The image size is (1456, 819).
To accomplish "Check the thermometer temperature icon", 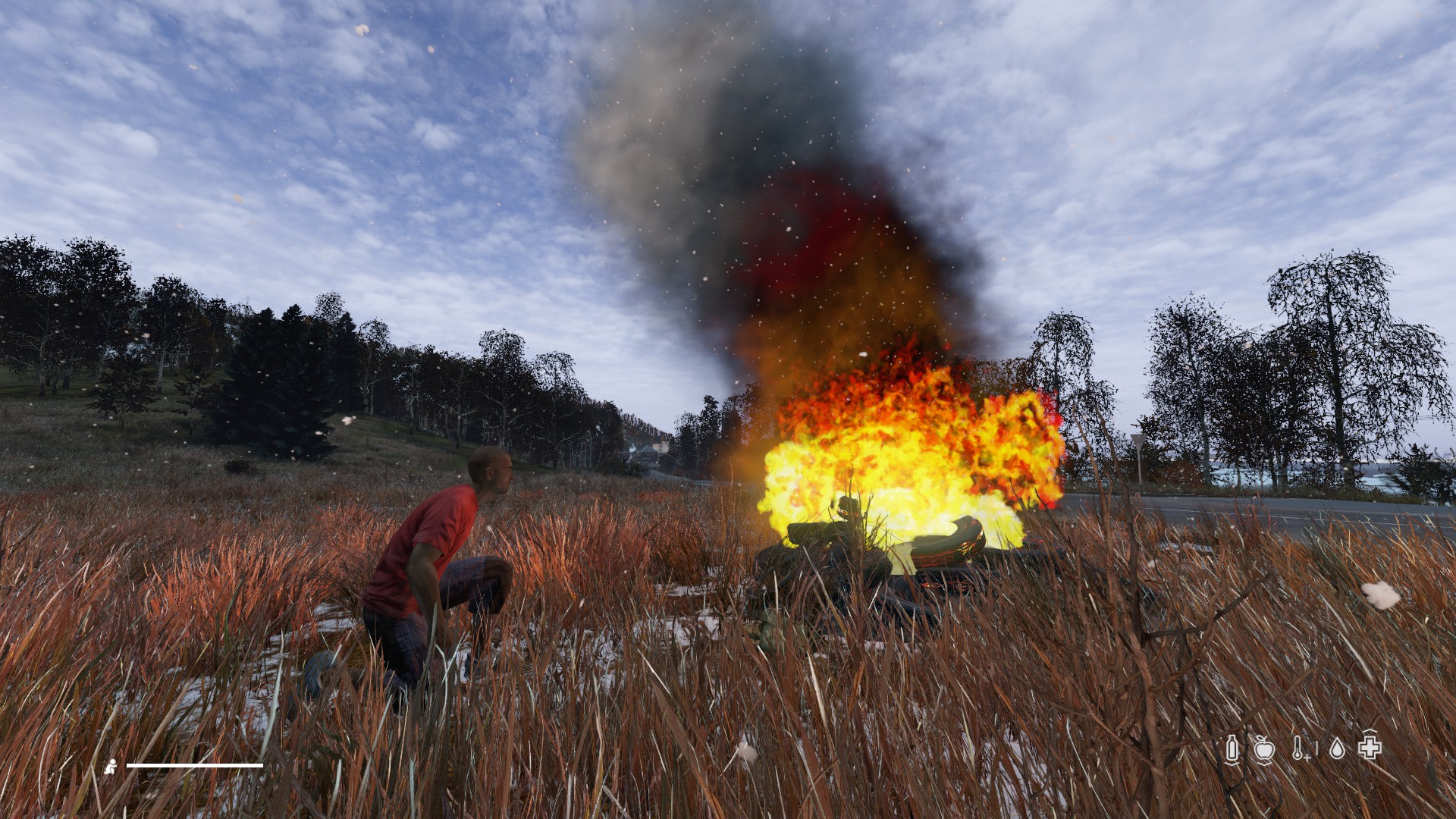I will pos(1299,749).
